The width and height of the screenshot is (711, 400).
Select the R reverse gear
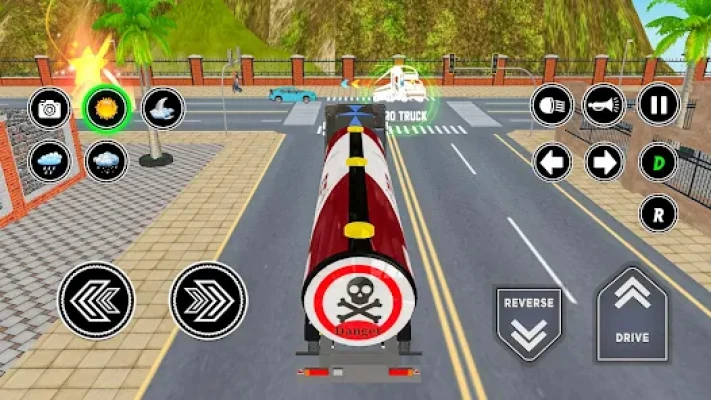658,213
